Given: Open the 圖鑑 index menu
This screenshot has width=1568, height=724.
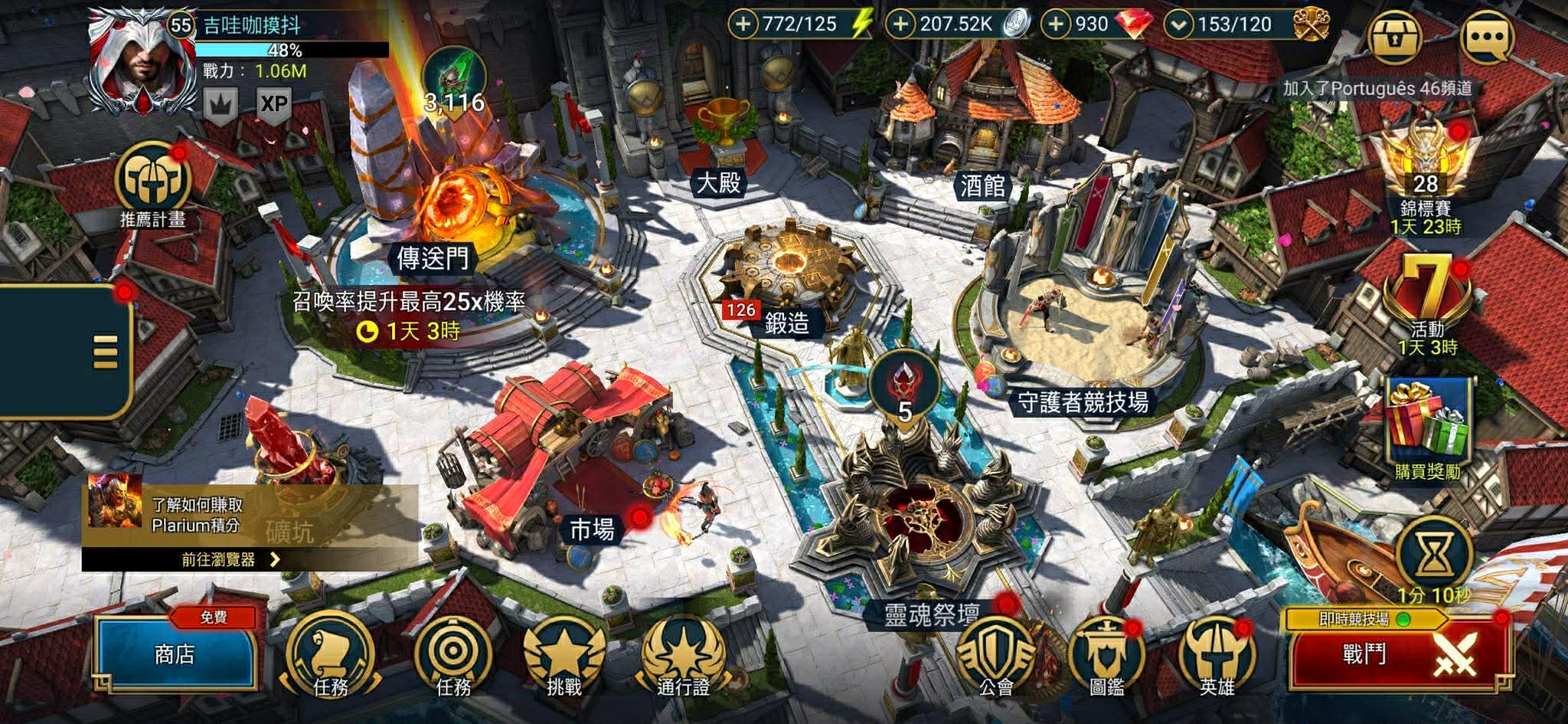Looking at the screenshot, I should tap(1106, 655).
